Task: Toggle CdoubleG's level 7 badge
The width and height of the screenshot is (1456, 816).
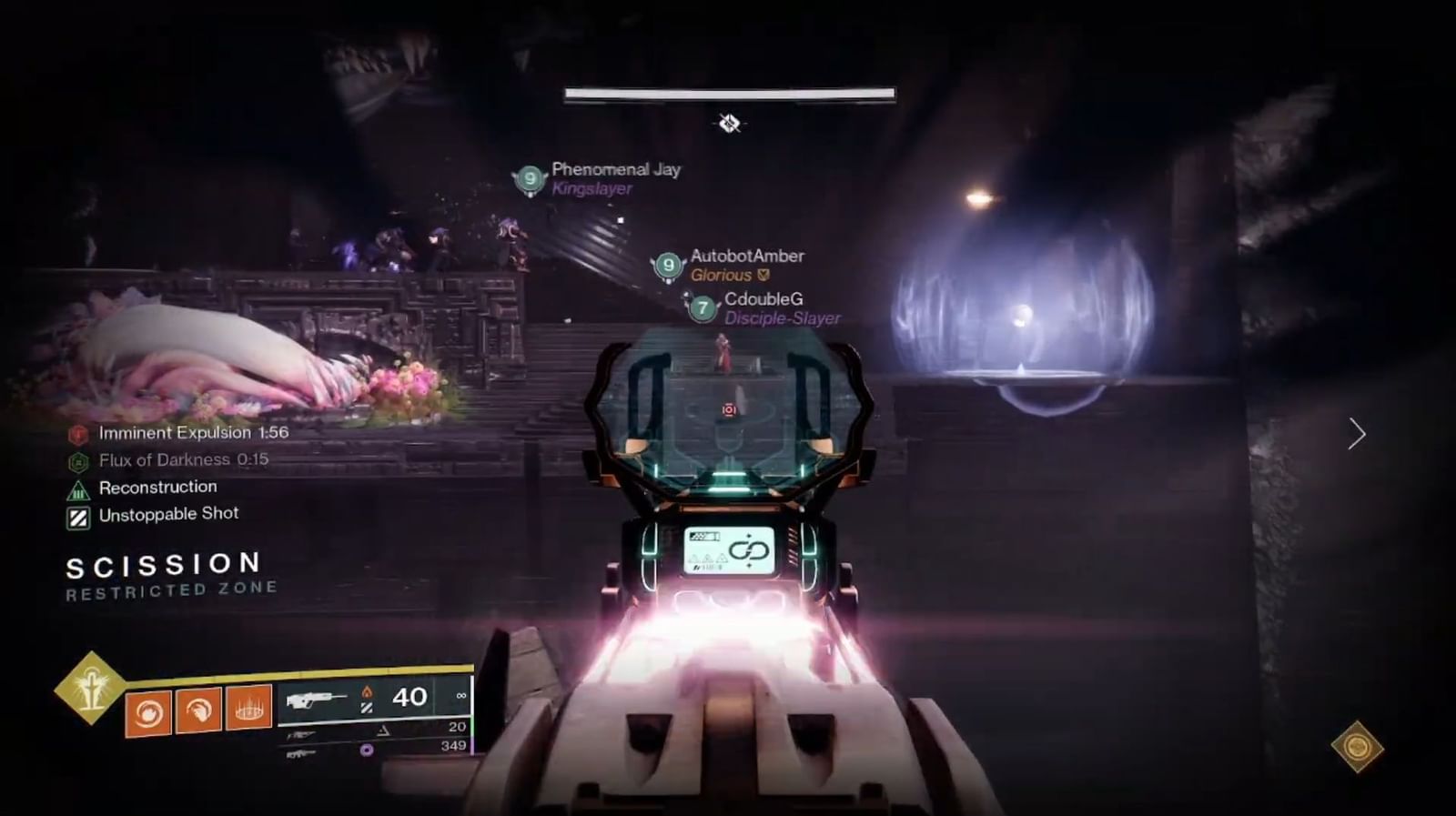Action: (x=702, y=308)
